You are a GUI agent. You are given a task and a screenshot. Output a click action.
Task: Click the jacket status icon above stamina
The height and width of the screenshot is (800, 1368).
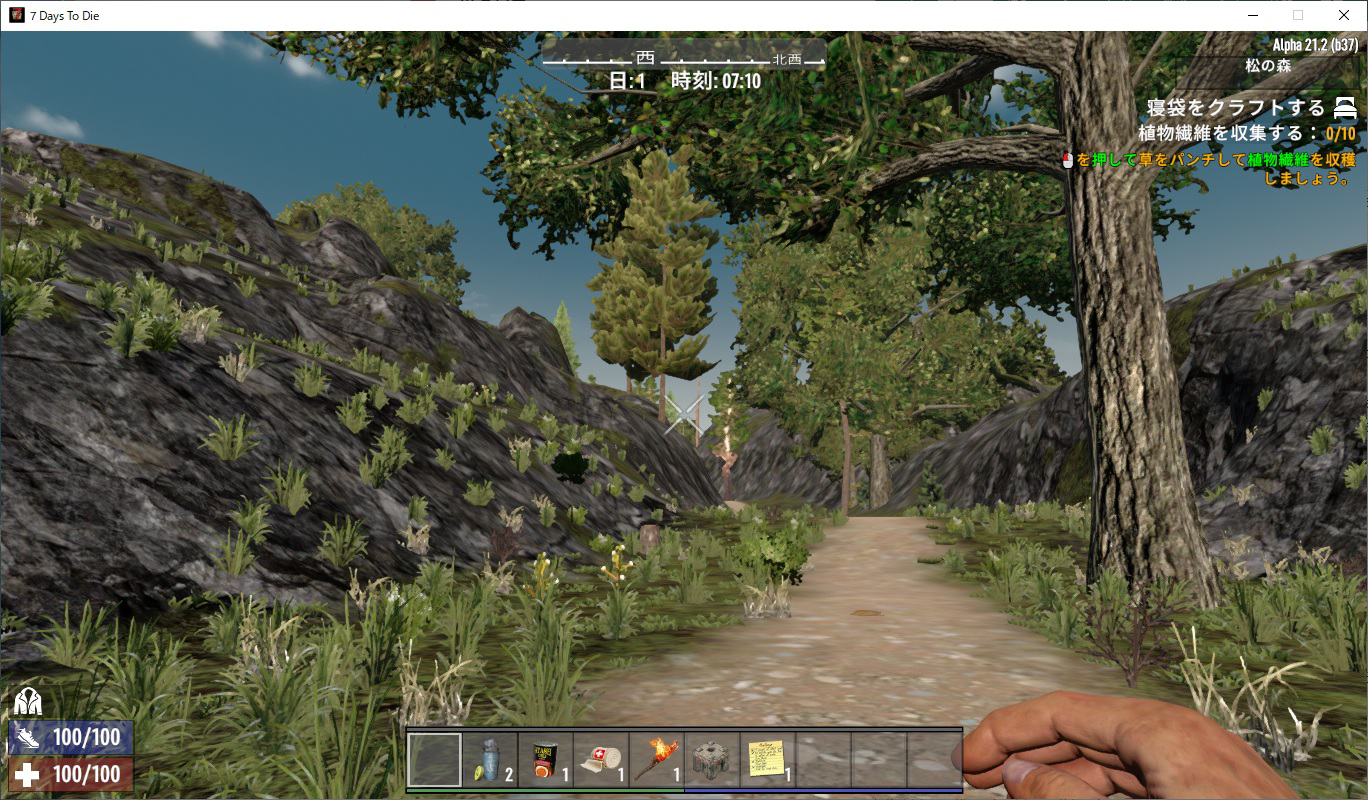tap(27, 703)
